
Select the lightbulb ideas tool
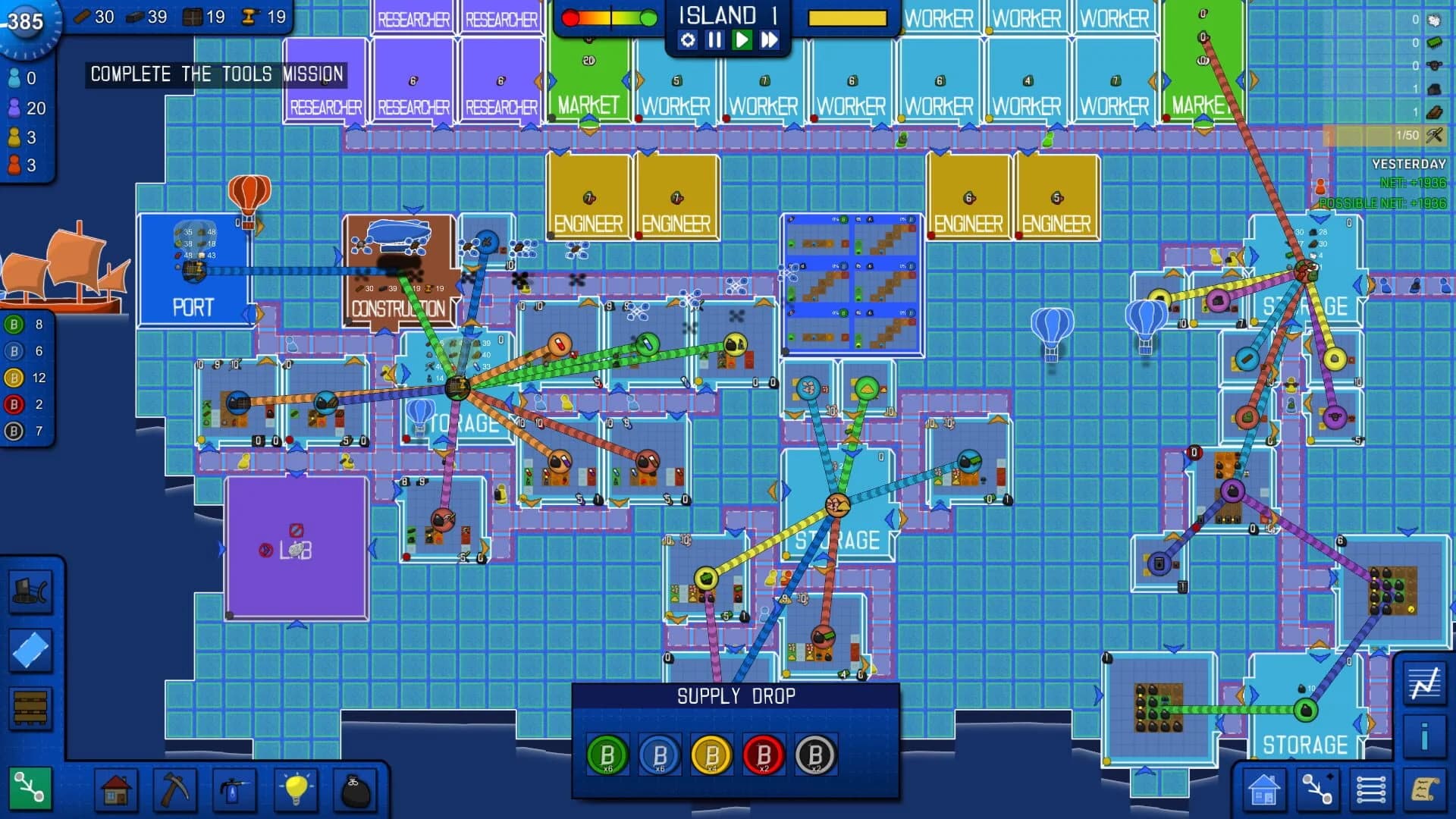pyautogui.click(x=293, y=789)
